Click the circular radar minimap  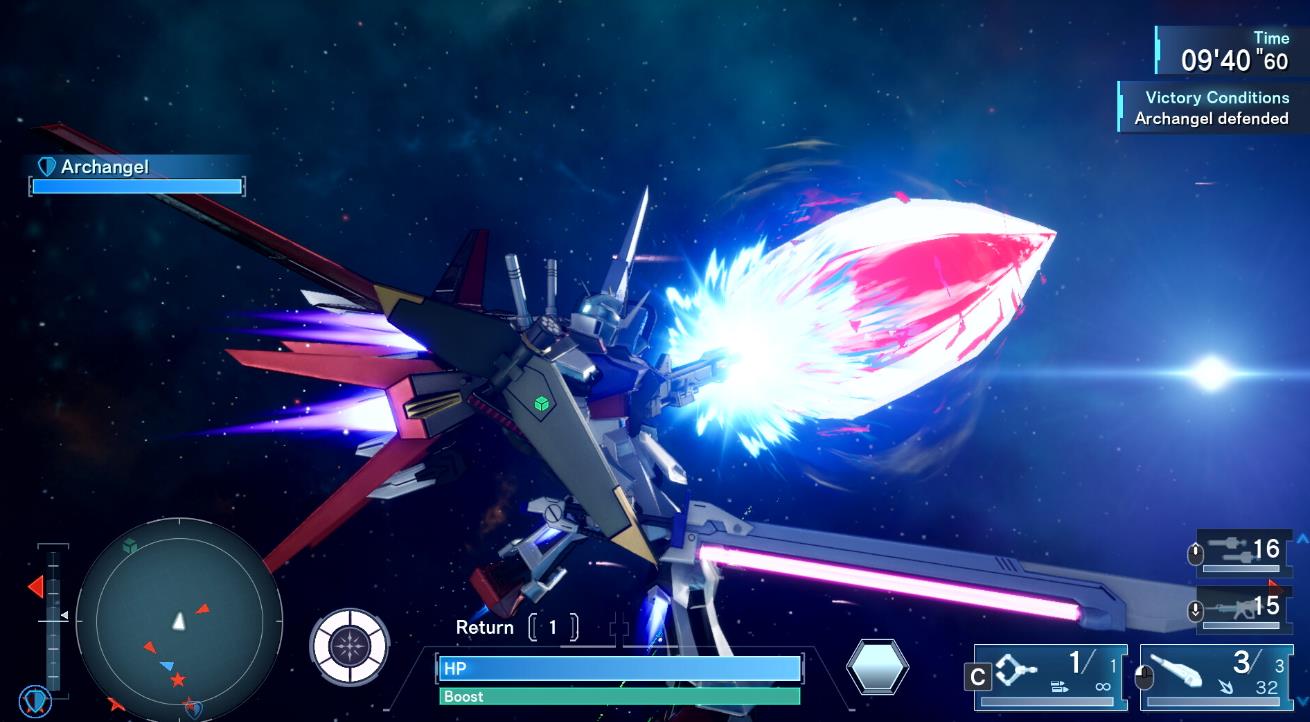pyautogui.click(x=179, y=619)
